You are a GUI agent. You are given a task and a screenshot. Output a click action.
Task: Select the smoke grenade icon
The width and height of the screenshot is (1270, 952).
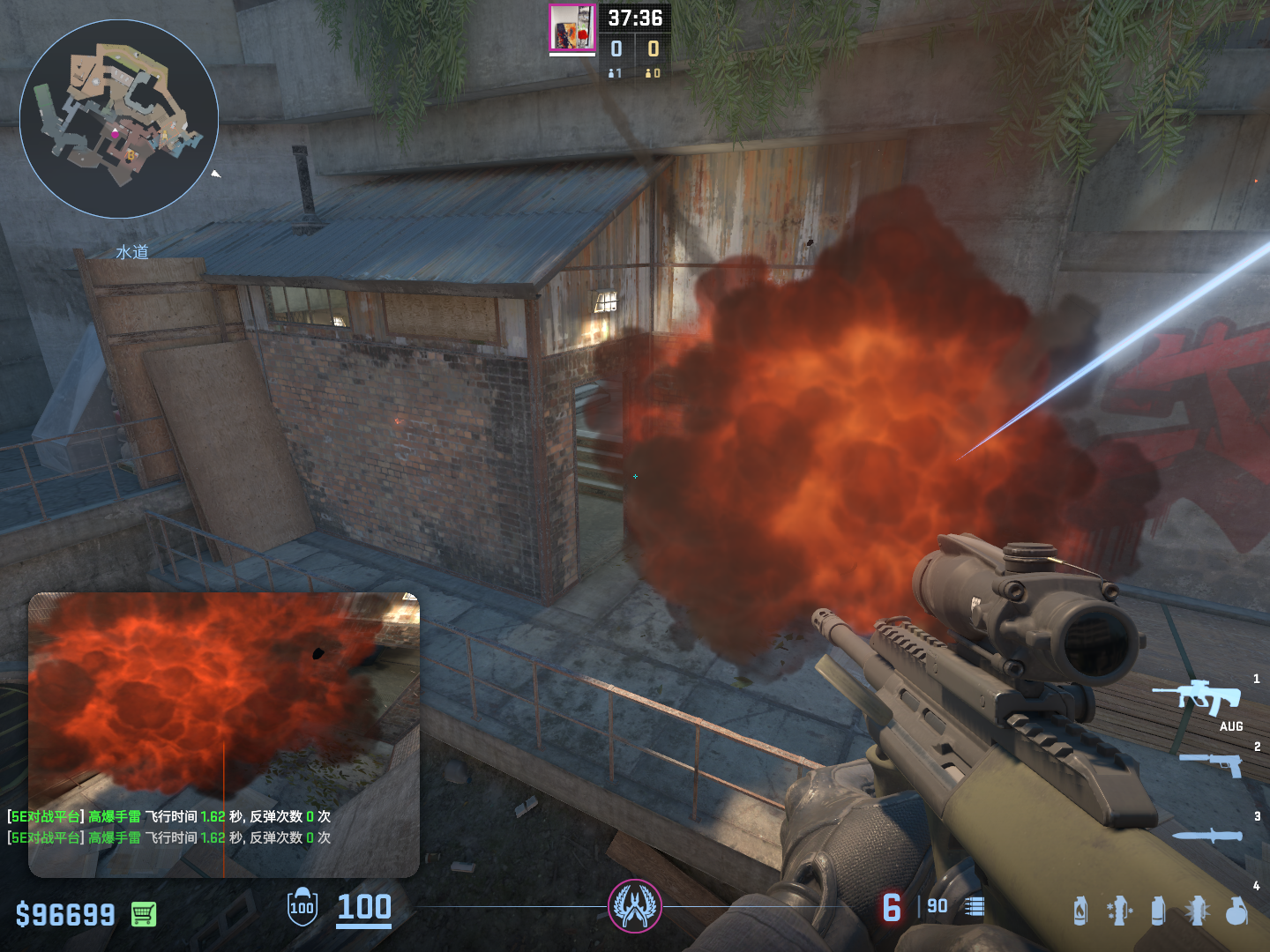(x=1158, y=911)
